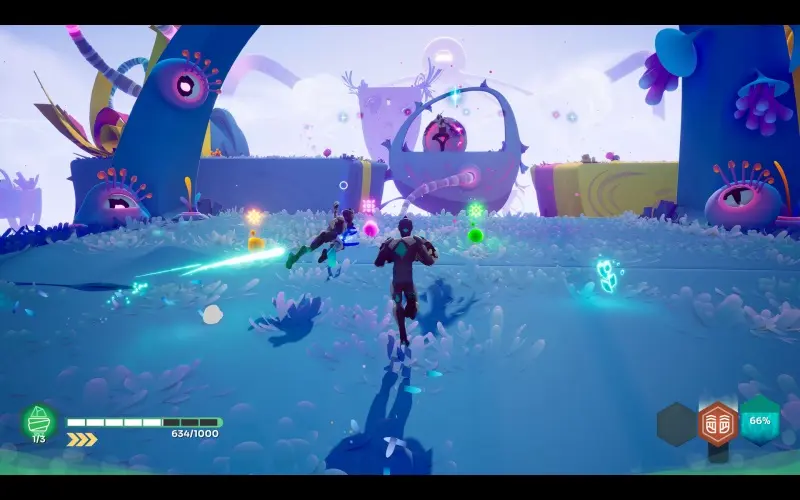Activate the orange twin-fists ability hexagon
The image size is (800, 500).
click(x=717, y=423)
